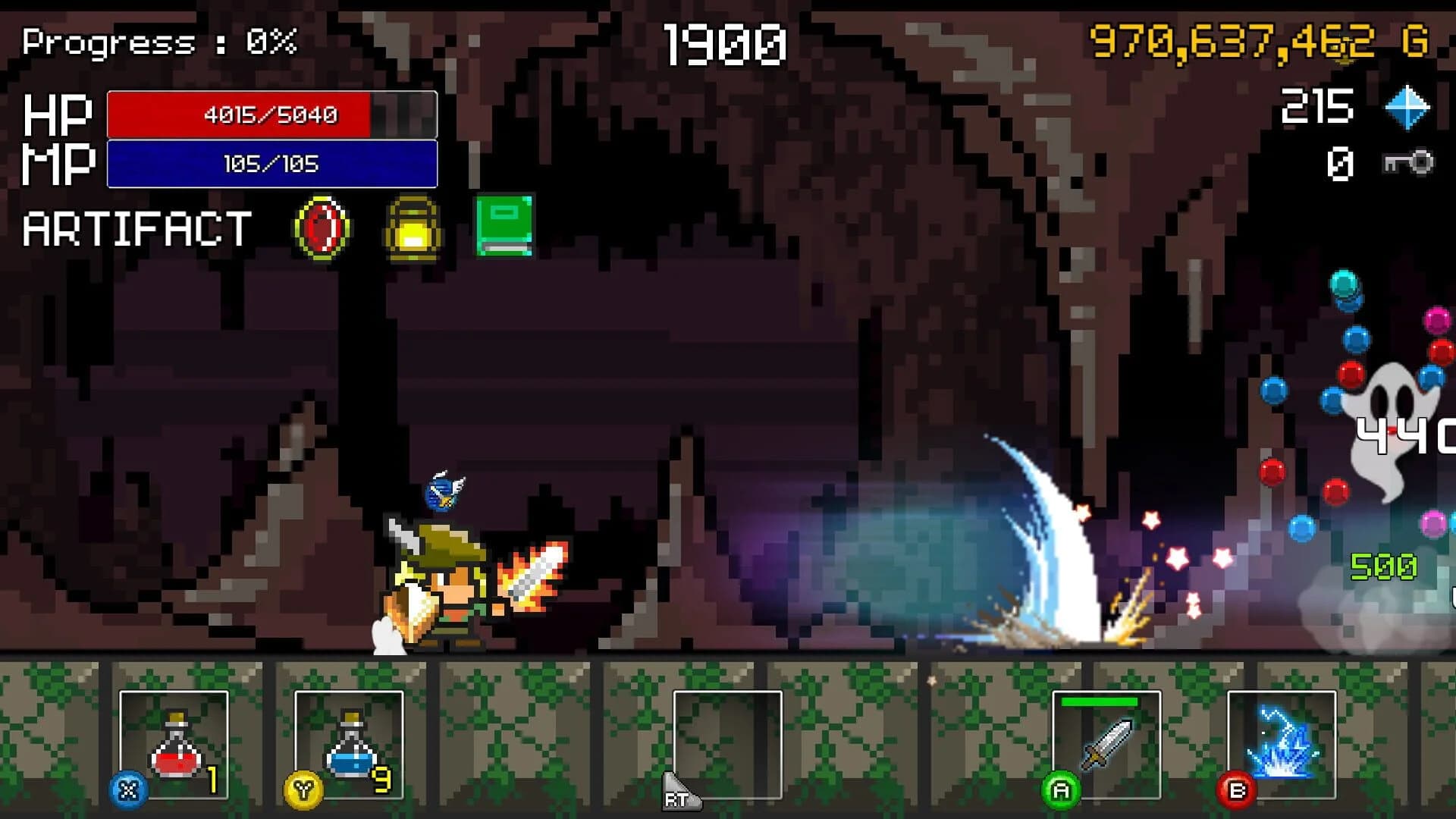Click the Progress 0% label

159,42
